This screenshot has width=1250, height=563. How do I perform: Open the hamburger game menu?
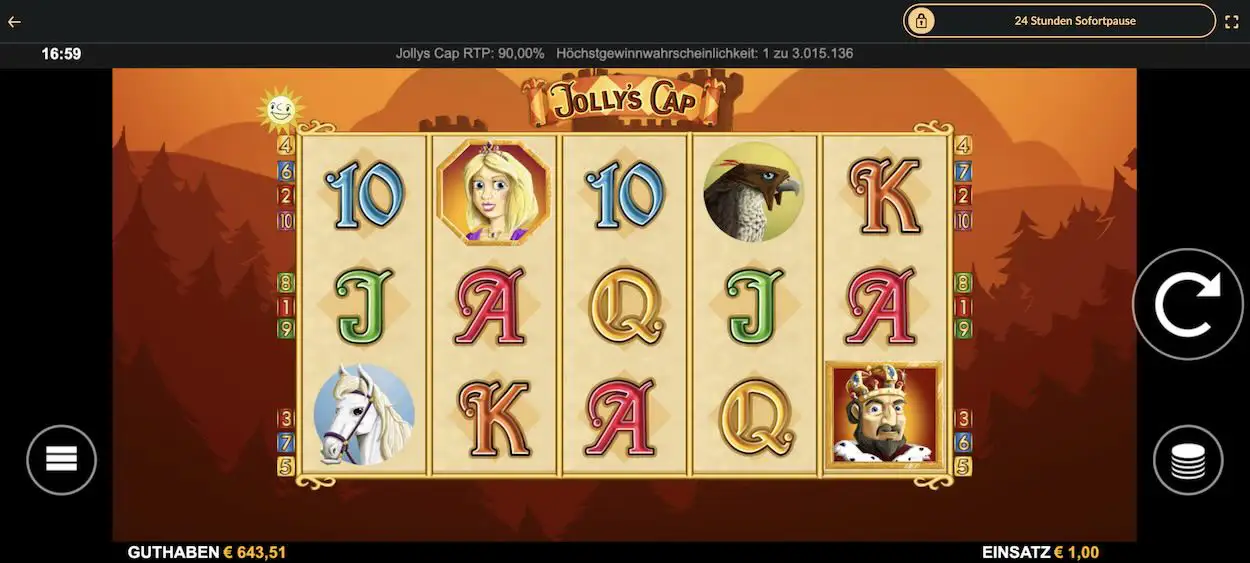tap(61, 460)
